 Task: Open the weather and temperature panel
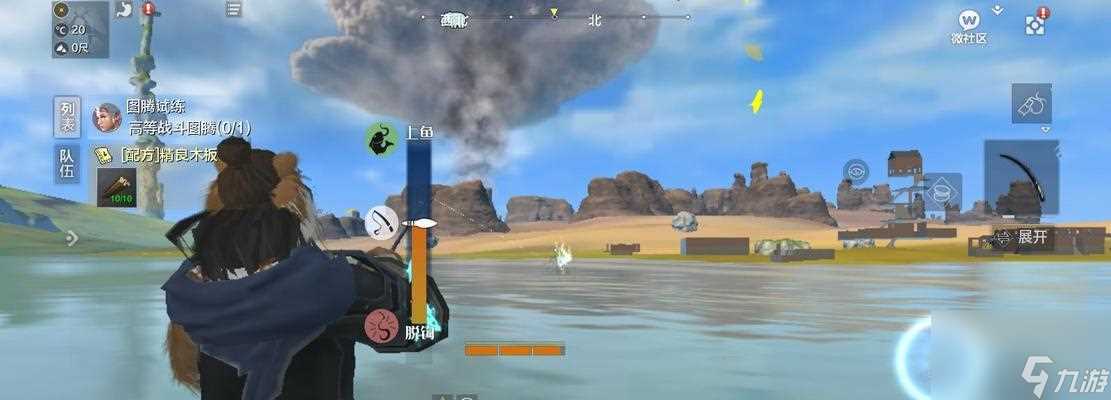(x=80, y=29)
